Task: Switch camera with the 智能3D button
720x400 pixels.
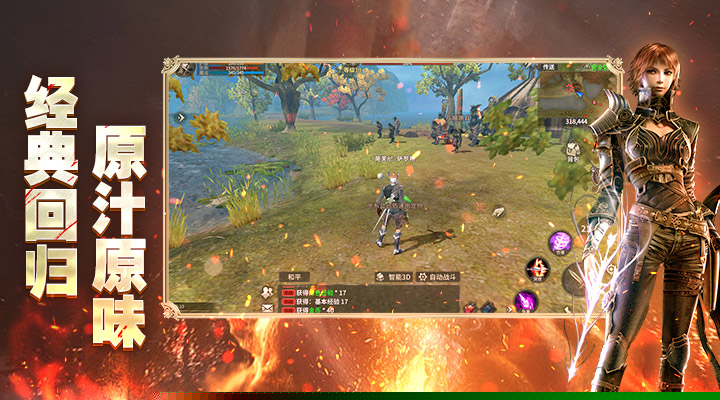Action: [392, 276]
